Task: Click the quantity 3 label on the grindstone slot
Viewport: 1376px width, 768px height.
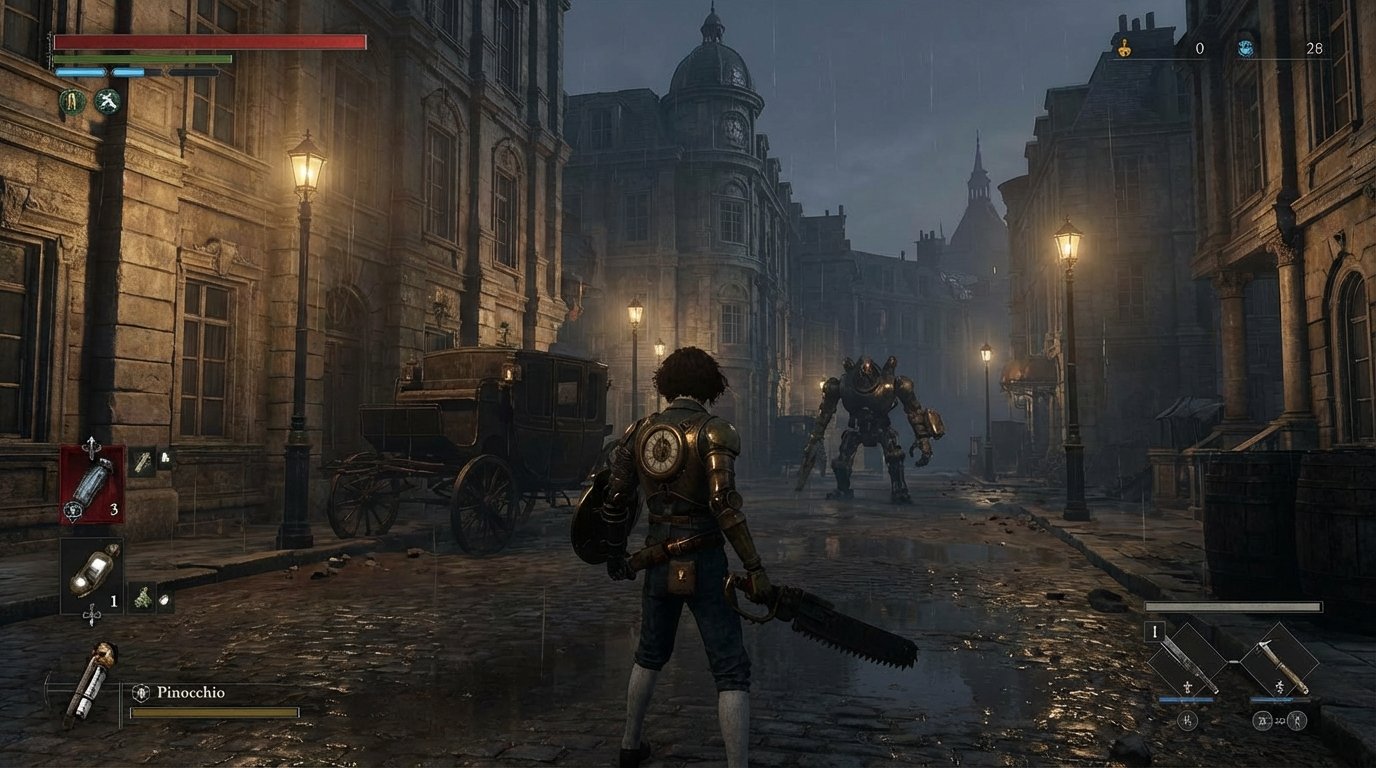Action: click(113, 510)
